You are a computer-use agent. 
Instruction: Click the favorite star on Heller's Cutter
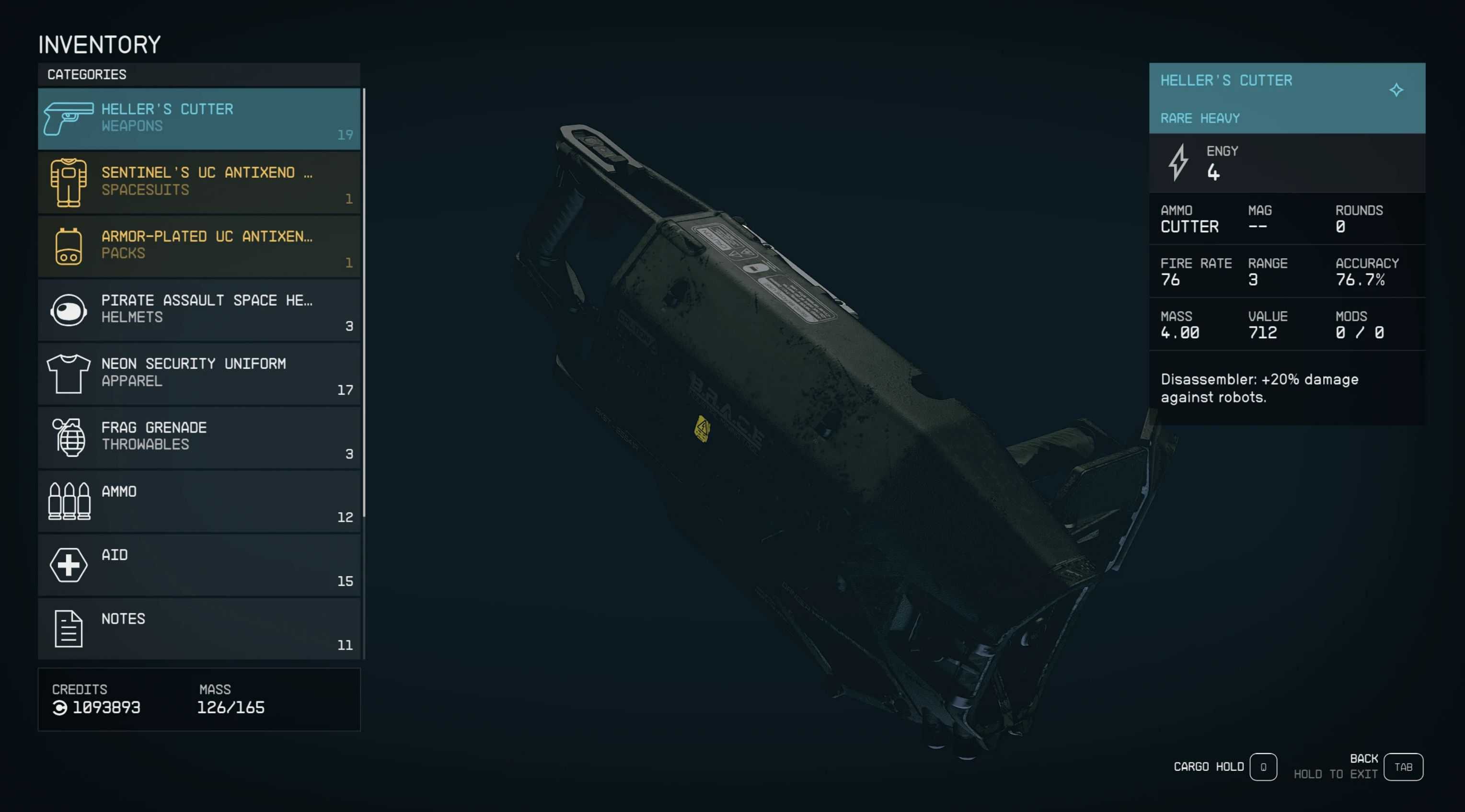tap(1396, 90)
